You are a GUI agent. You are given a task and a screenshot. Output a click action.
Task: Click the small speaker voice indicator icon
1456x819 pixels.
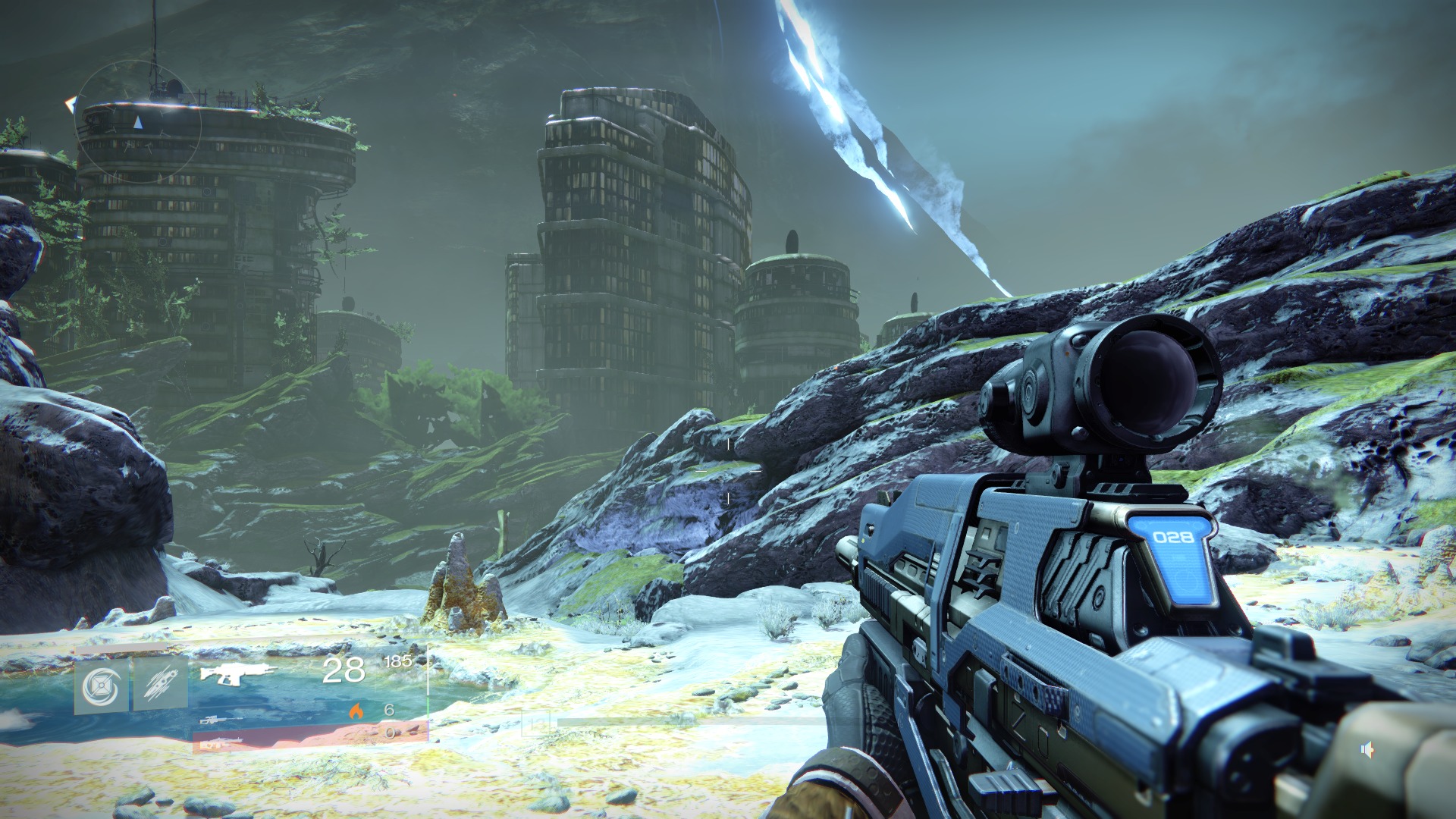[x=1367, y=750]
